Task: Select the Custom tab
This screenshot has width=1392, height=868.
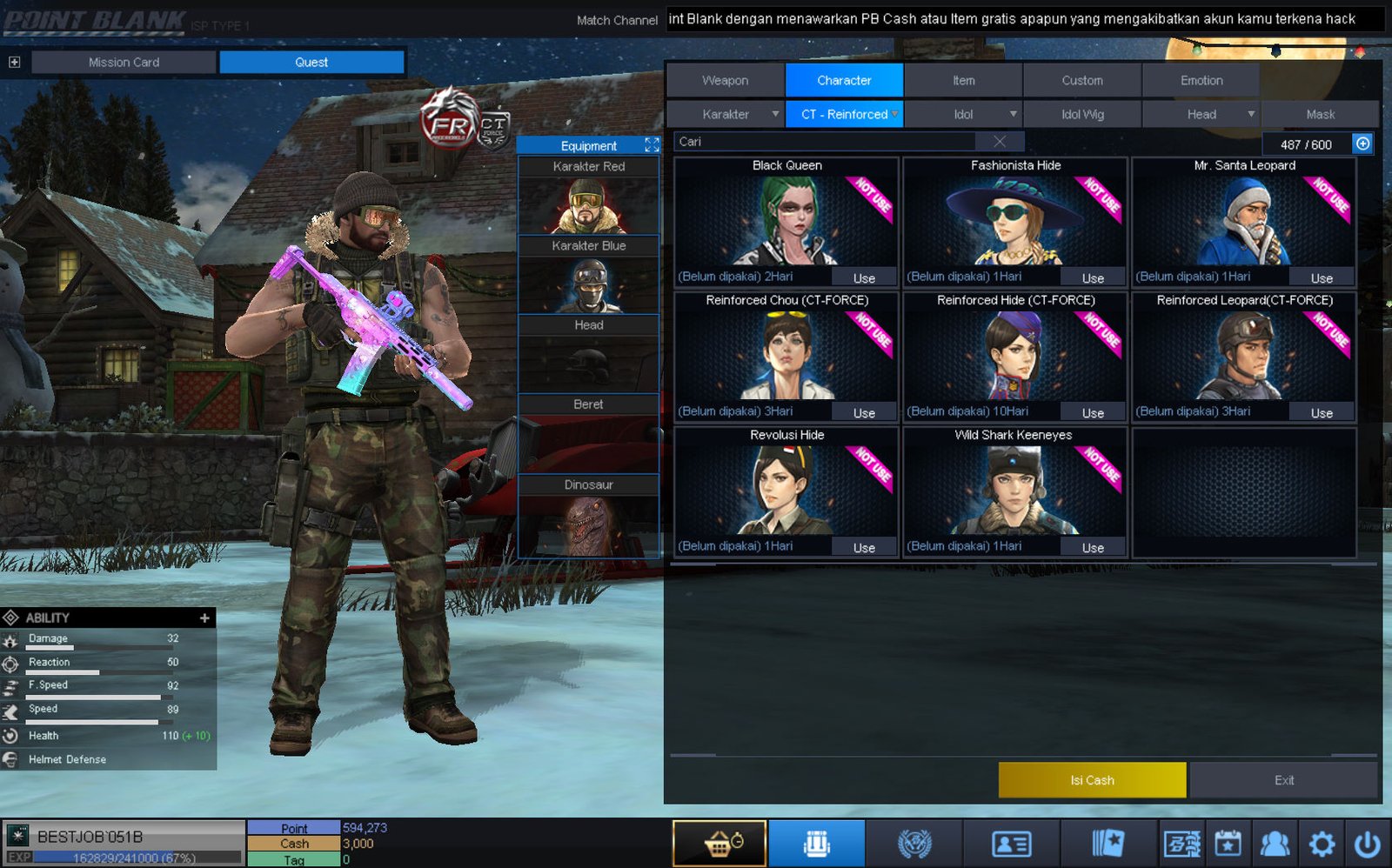Action: click(x=1081, y=80)
